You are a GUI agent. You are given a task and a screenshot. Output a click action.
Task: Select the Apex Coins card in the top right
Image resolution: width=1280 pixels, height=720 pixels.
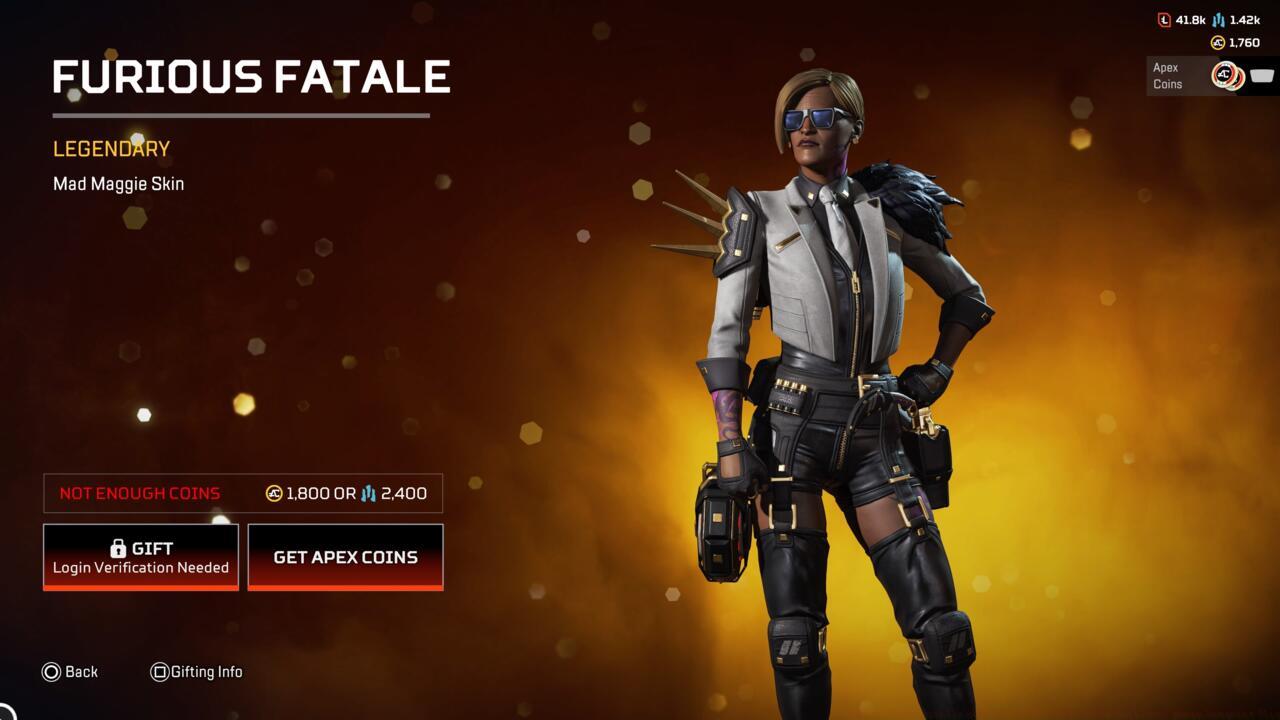point(1210,75)
